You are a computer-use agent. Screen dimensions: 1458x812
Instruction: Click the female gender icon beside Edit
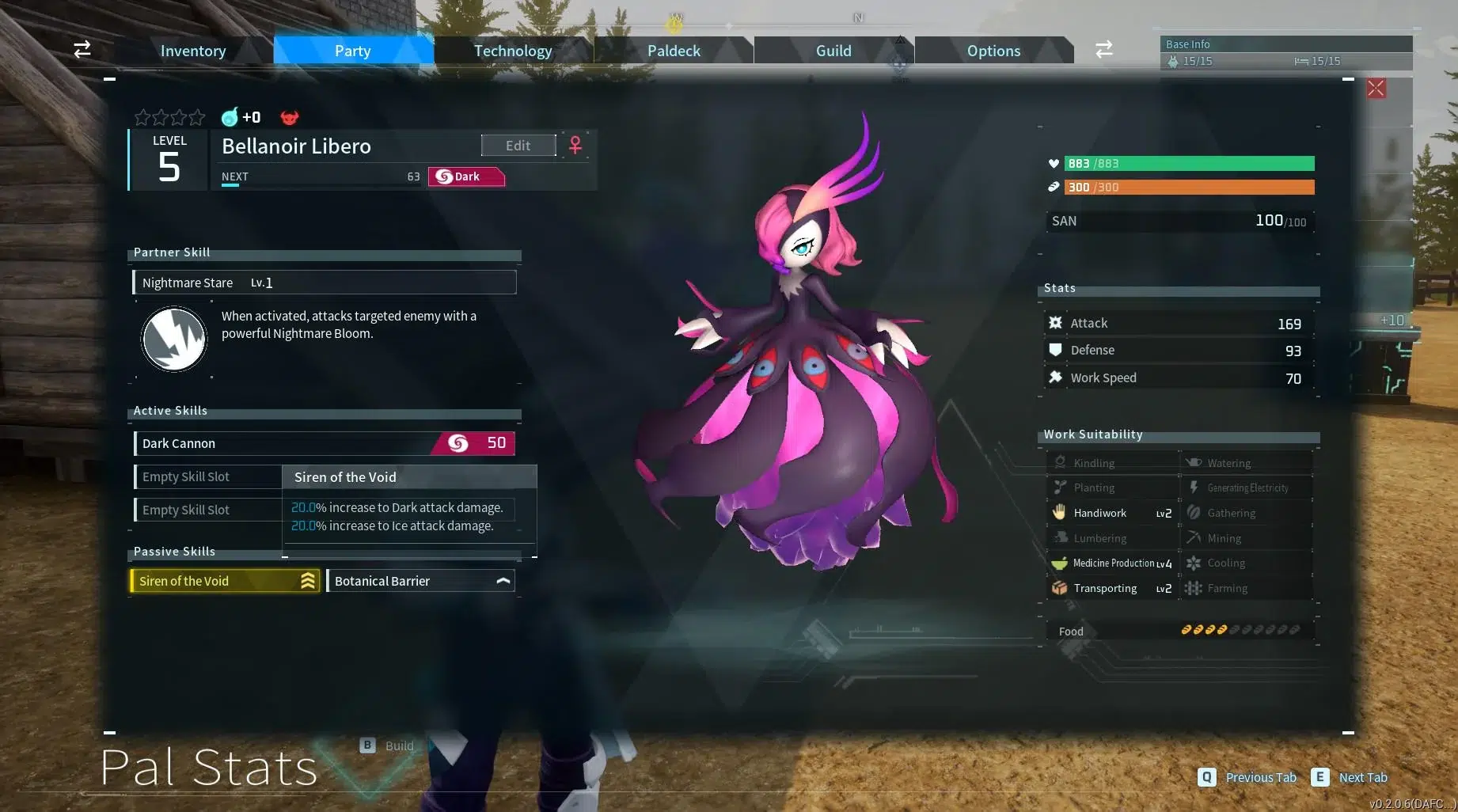point(575,146)
